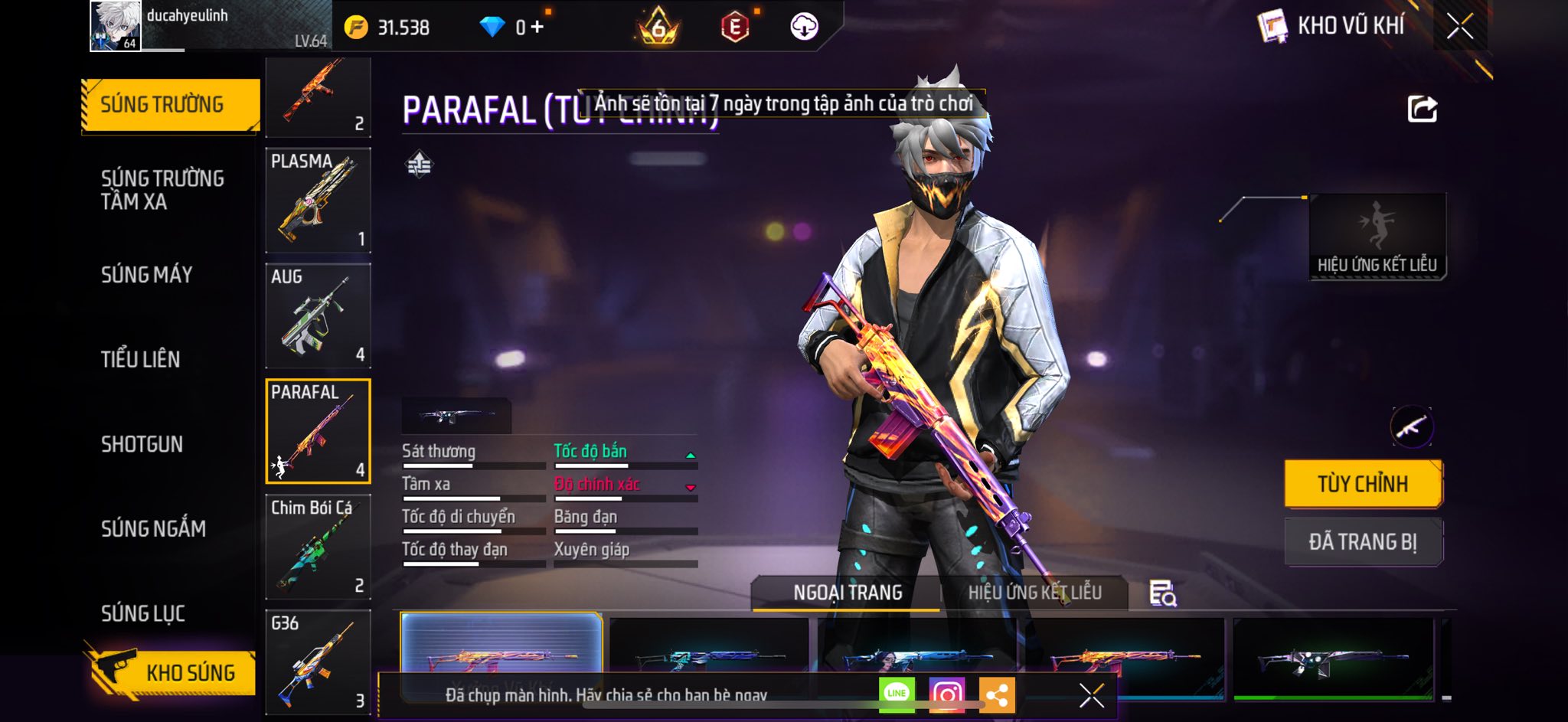Viewport: 1568px width, 722px height.
Task: Share screenshot via Instagram
Action: (947, 694)
